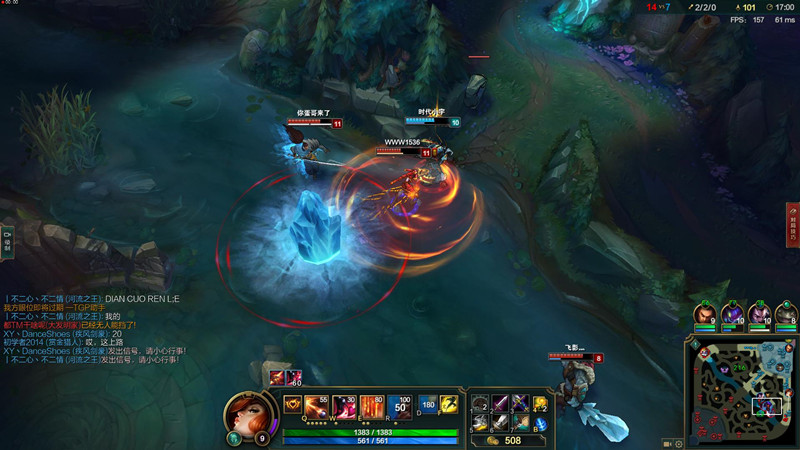The height and width of the screenshot is (450, 800).
Task: Click the heart passive ability icon
Action: click(293, 404)
